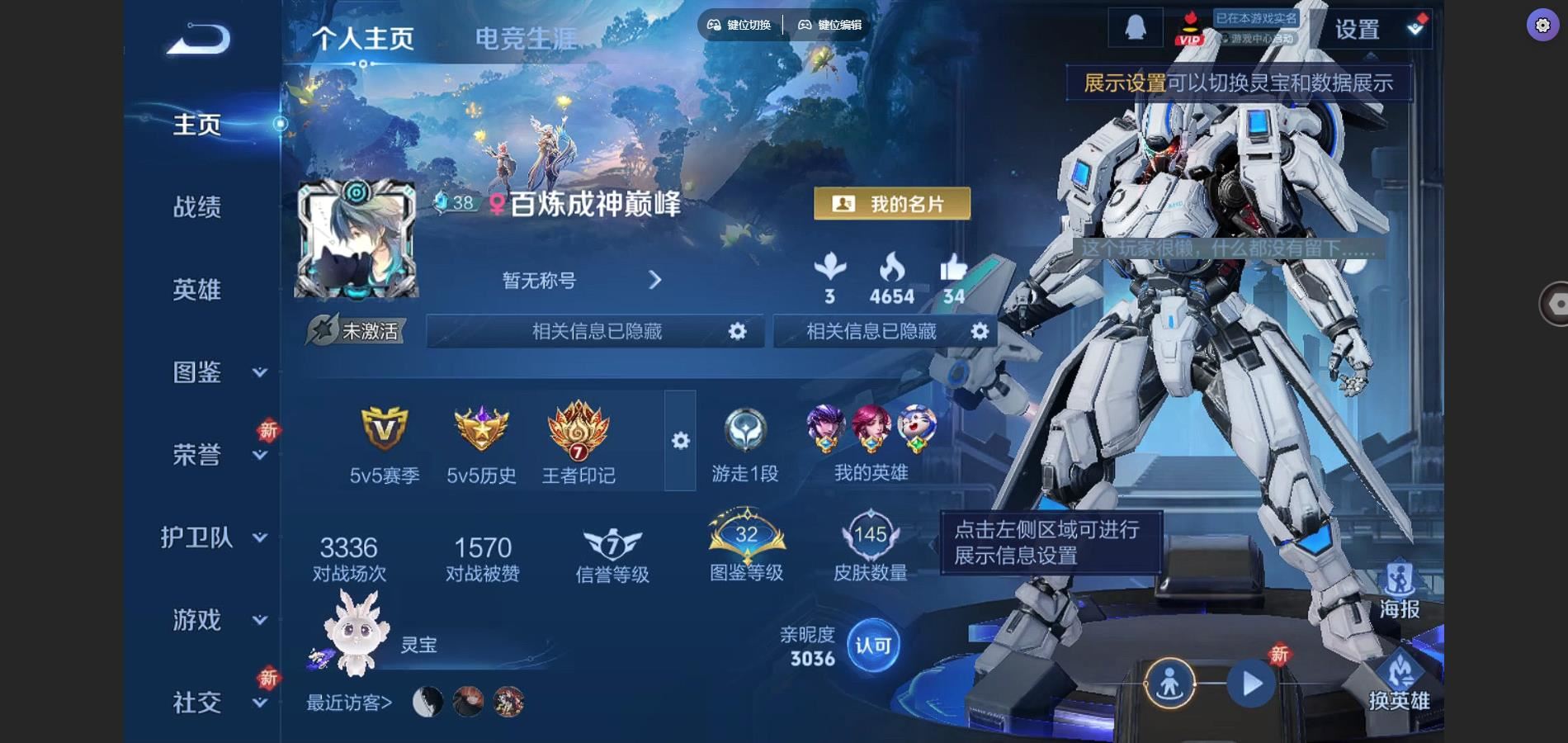Viewport: 1568px width, 743px height.
Task: Expand the 图鉴 side menu
Action: [213, 372]
